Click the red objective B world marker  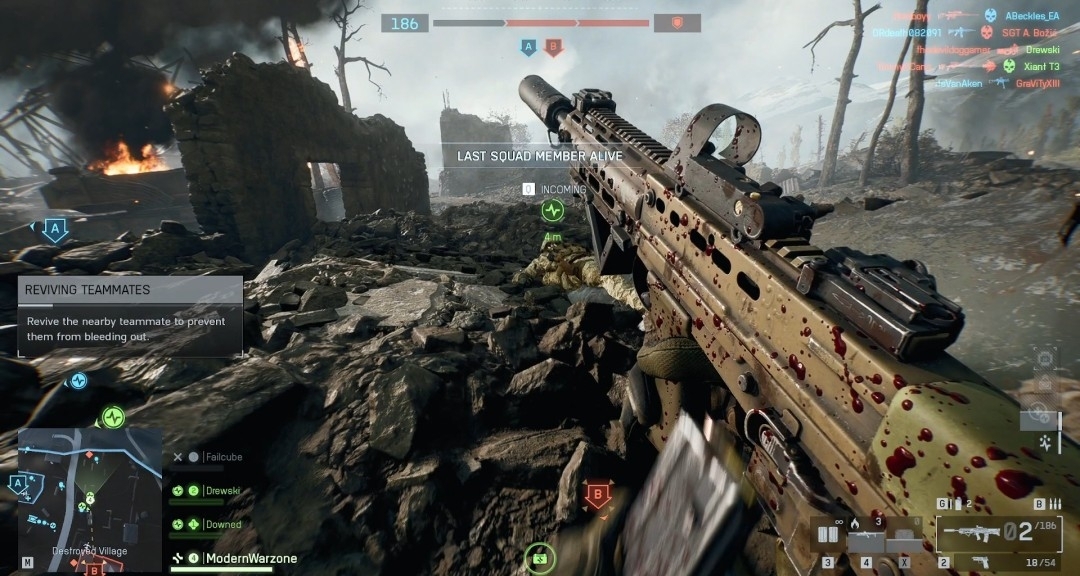[598, 494]
